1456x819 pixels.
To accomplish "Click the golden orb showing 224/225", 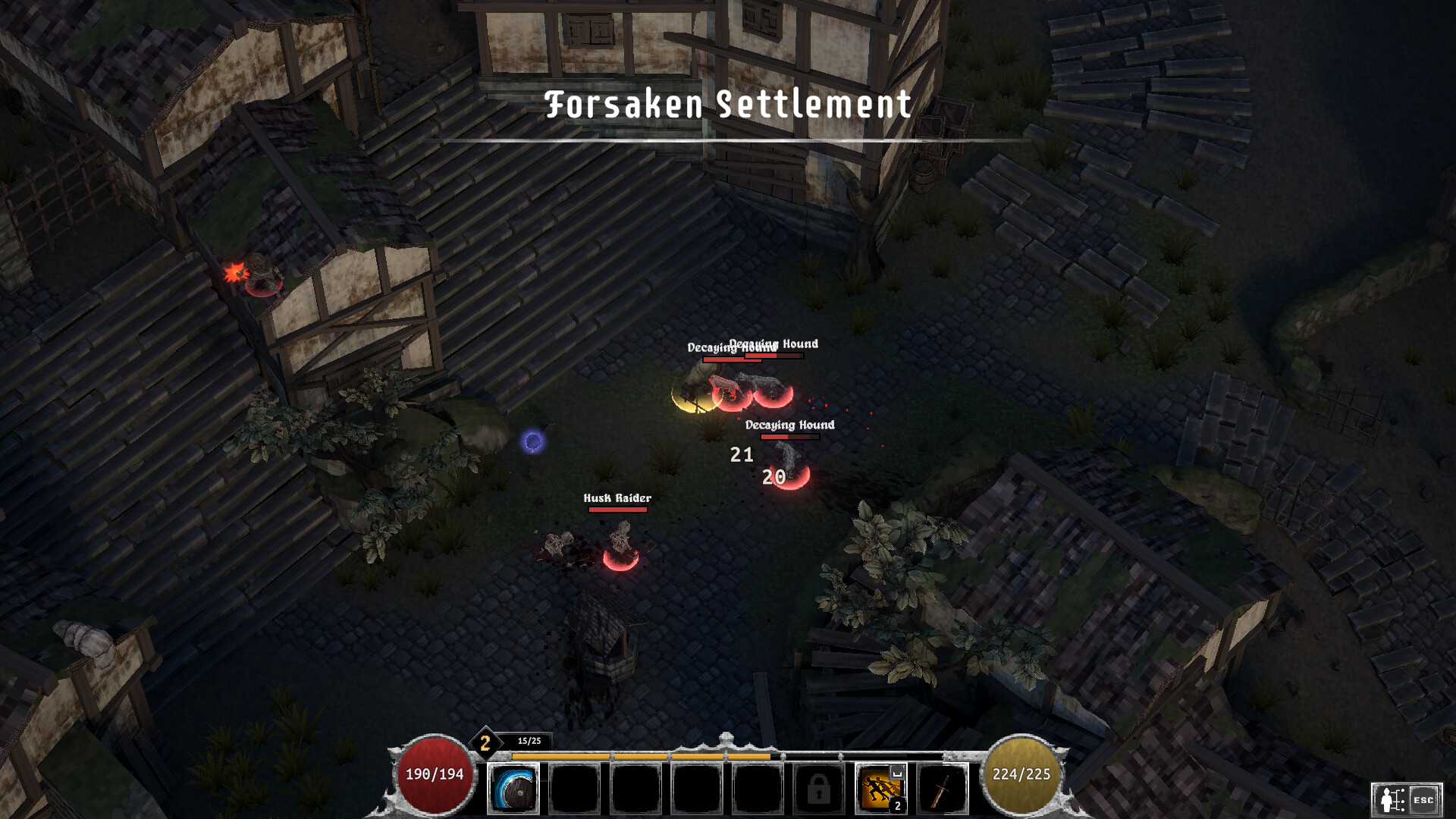I will click(1020, 776).
